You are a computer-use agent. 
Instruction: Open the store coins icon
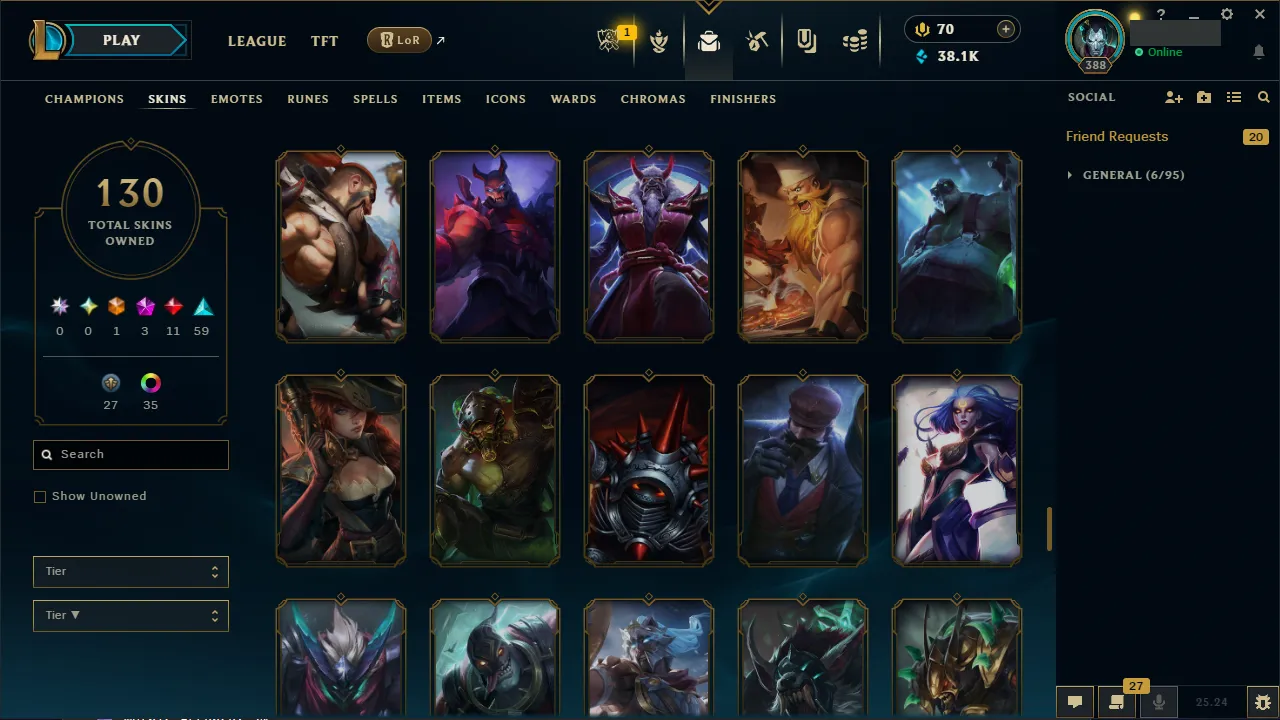(x=855, y=40)
